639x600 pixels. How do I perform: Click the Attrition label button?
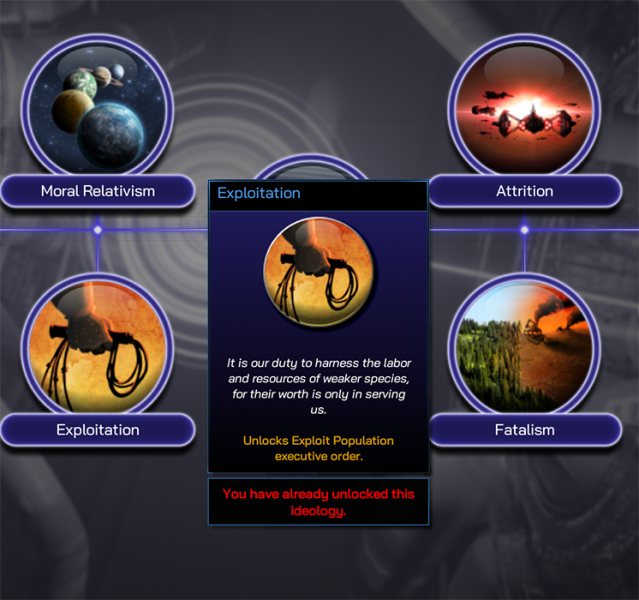click(x=524, y=191)
